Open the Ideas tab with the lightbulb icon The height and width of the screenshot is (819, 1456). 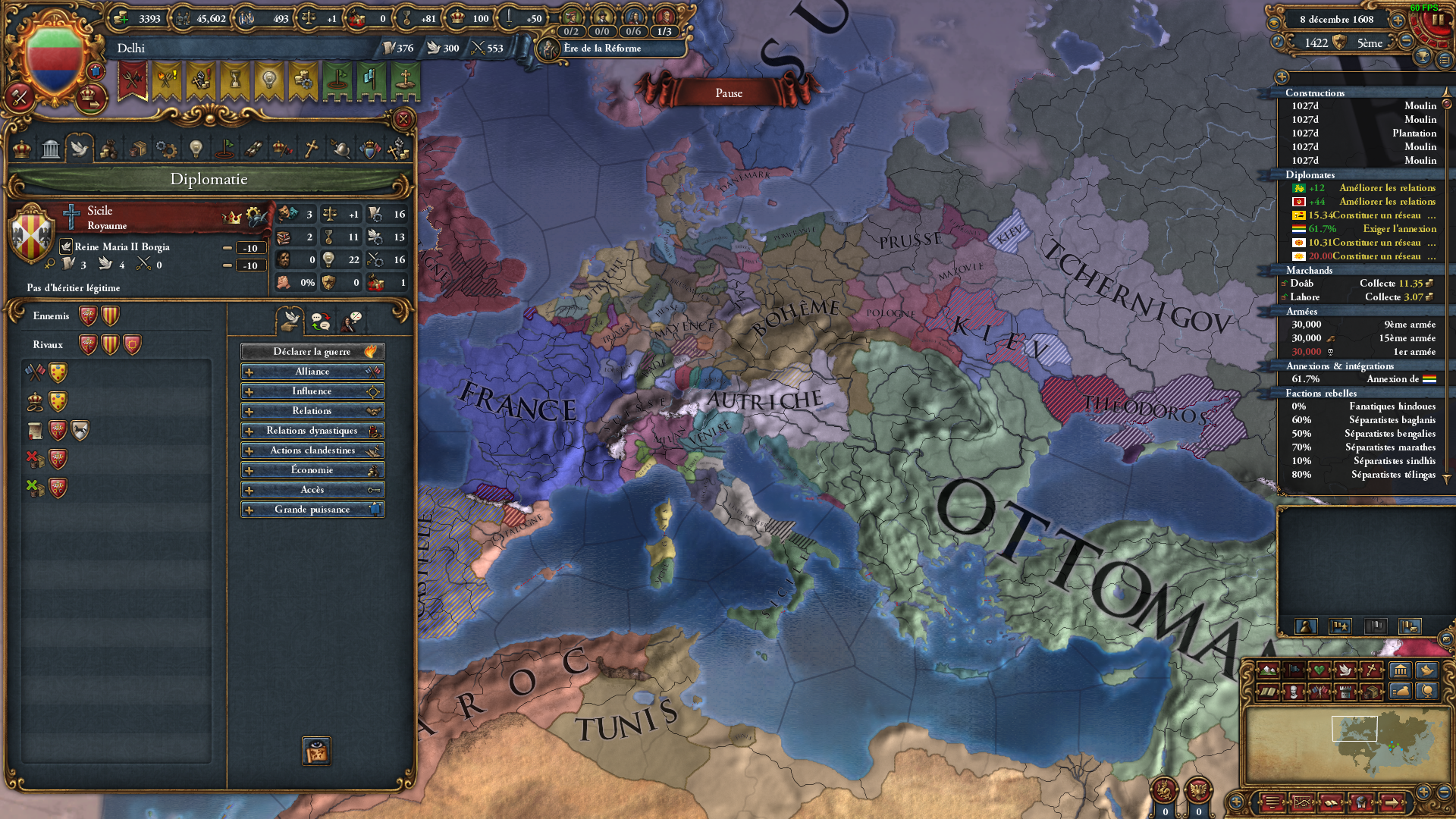(196, 149)
